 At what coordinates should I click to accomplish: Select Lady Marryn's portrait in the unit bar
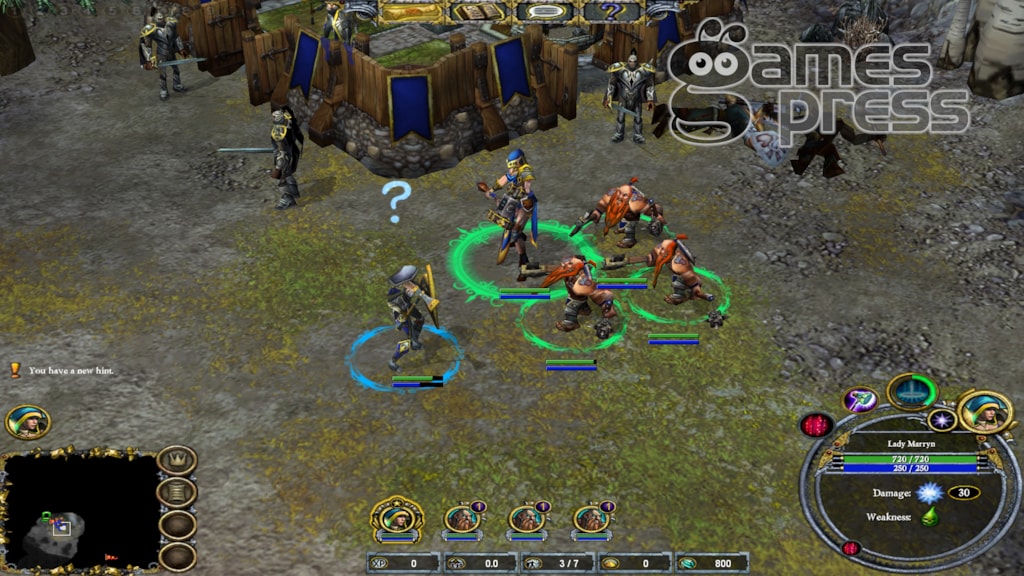point(396,518)
